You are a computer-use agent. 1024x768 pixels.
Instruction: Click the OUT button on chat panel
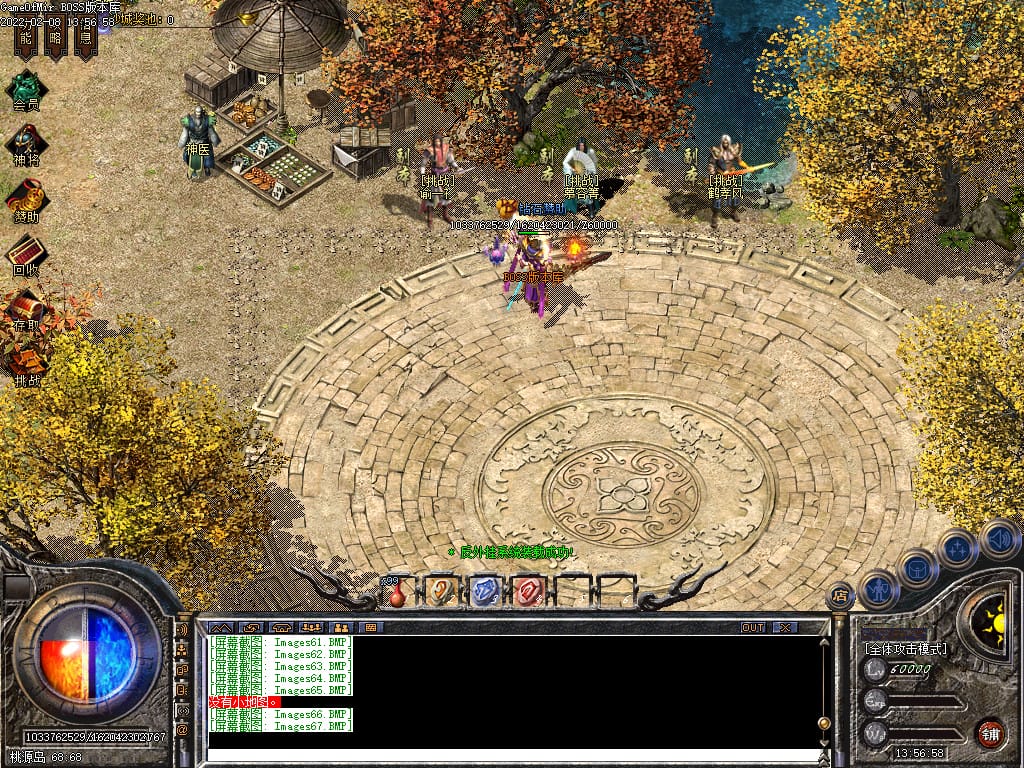click(753, 627)
